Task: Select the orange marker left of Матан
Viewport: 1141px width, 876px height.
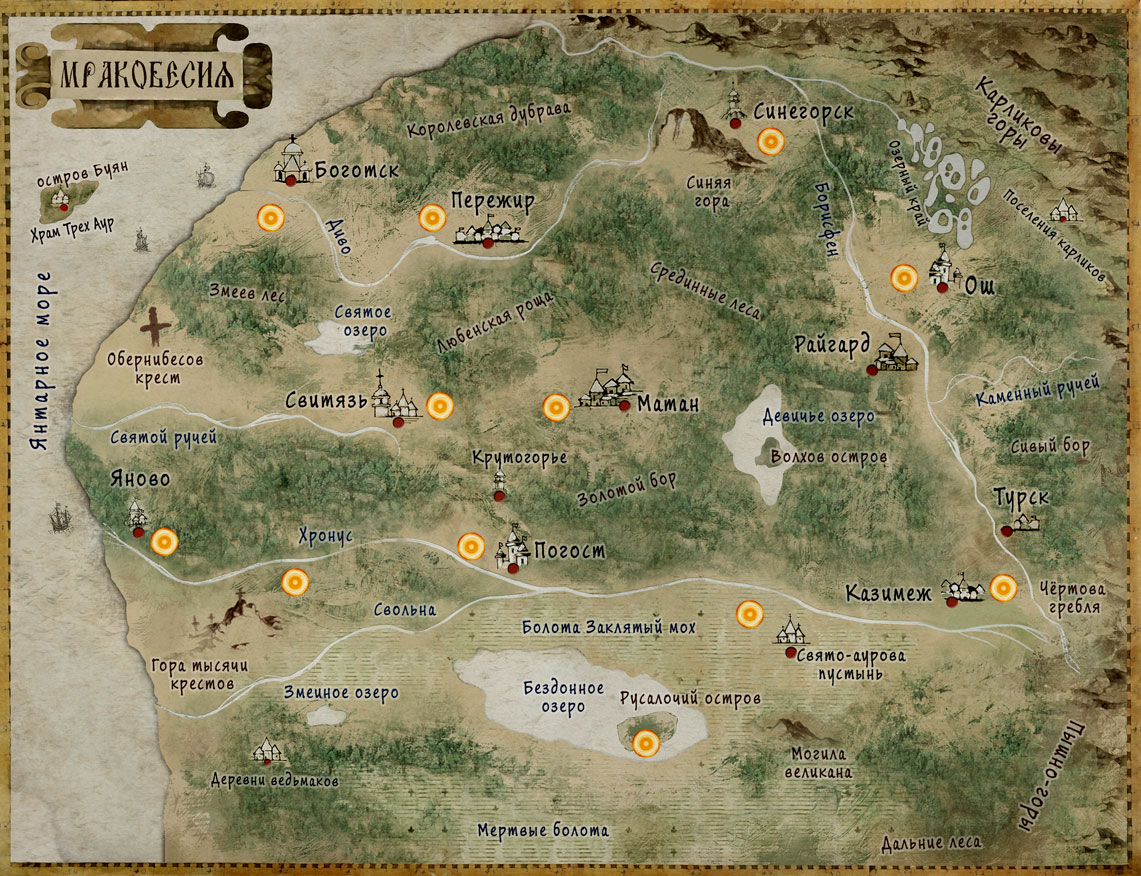Action: point(557,407)
